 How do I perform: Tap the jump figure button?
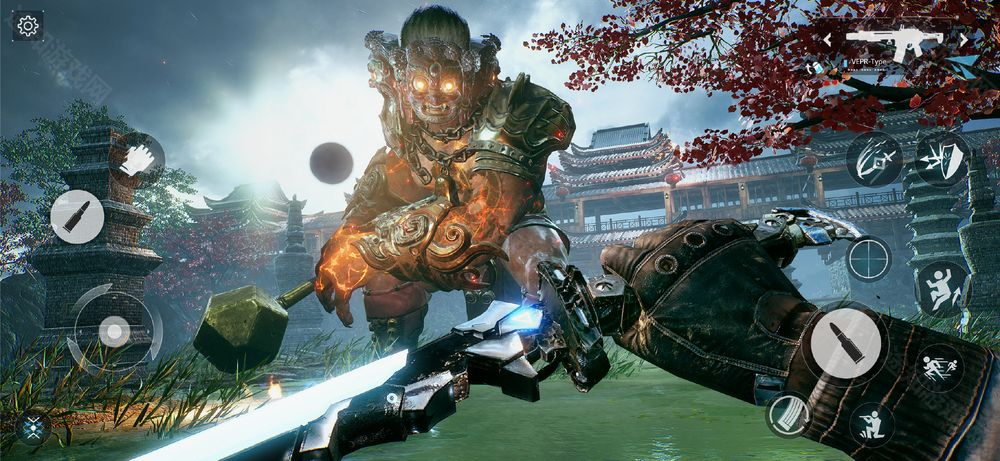942,287
